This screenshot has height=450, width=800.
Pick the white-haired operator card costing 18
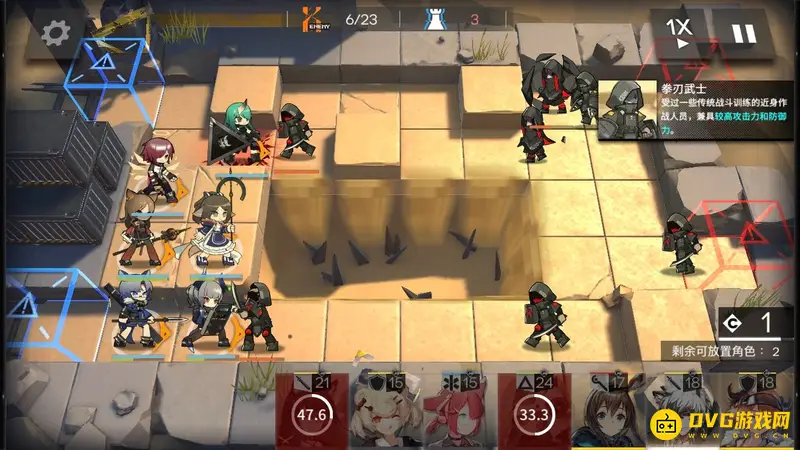[x=679, y=412]
